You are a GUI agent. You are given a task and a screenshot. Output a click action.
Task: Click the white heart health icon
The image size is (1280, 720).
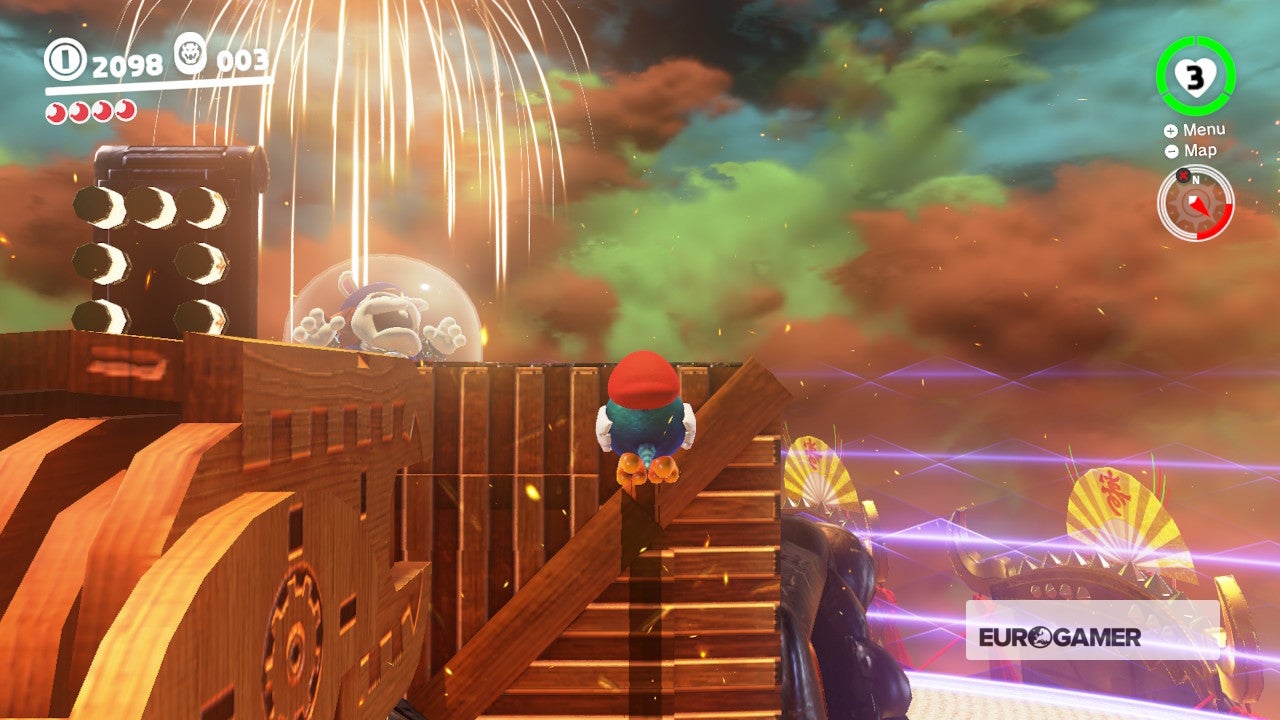(x=1197, y=76)
